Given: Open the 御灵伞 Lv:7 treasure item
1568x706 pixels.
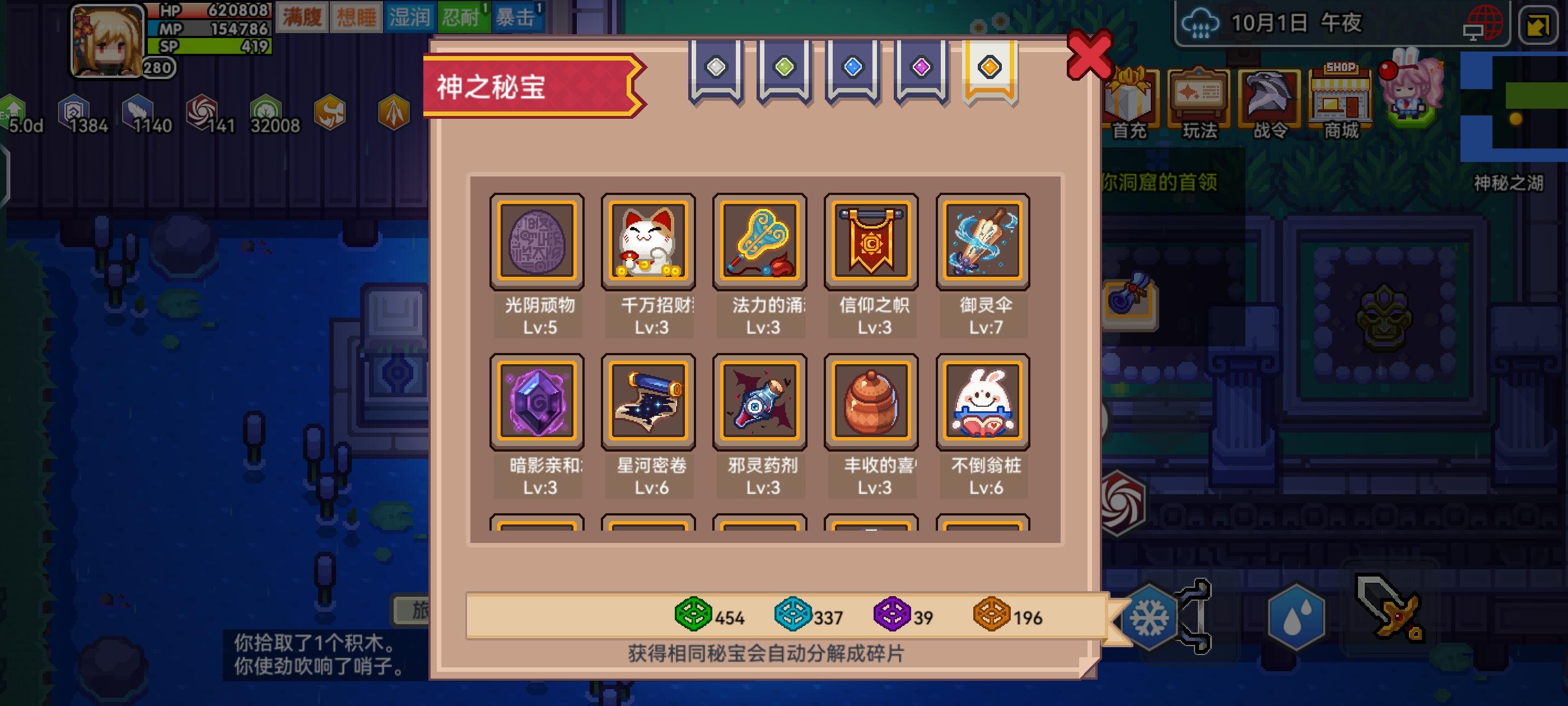Looking at the screenshot, I should point(982,241).
